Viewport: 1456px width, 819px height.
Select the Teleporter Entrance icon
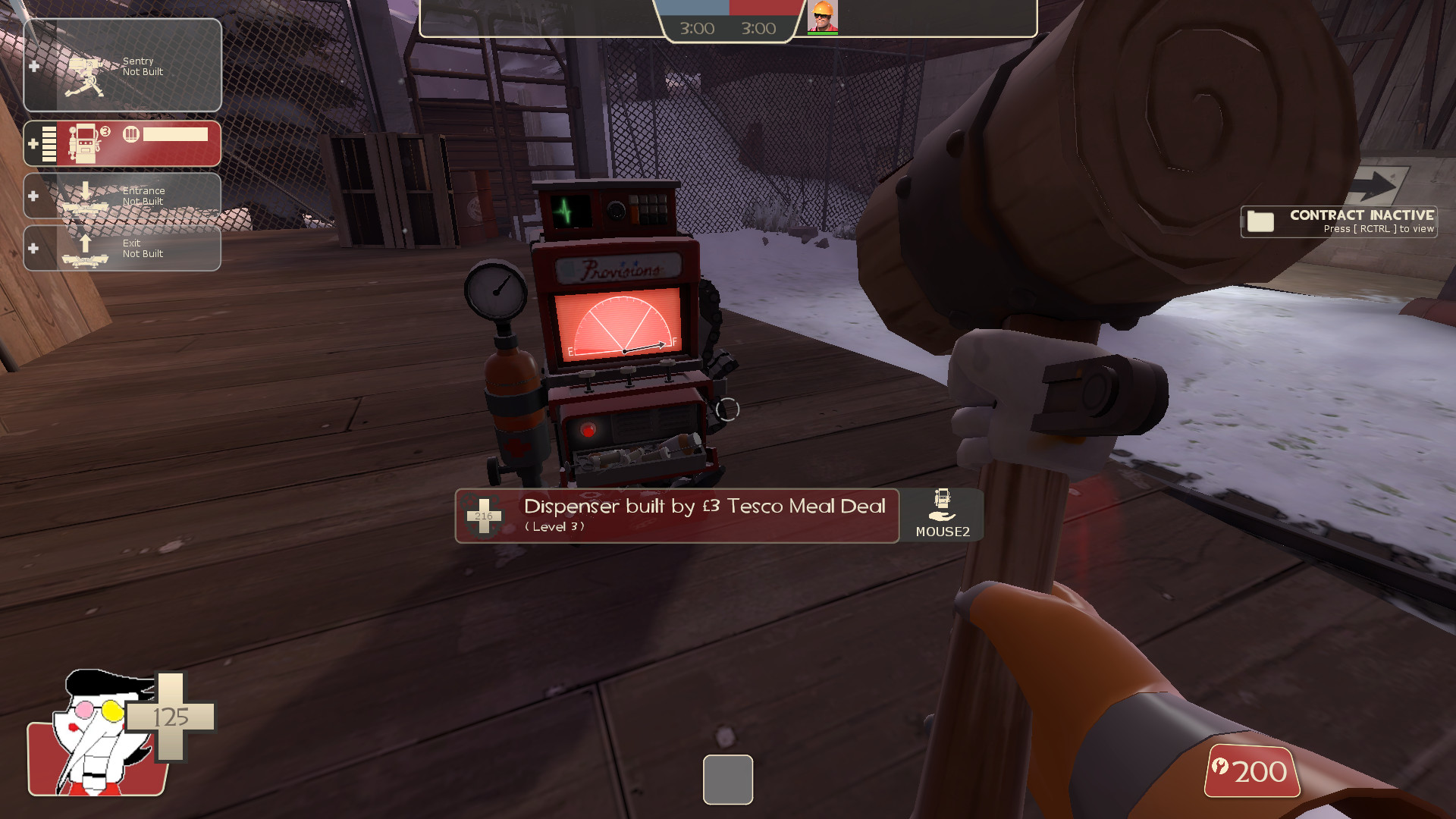pyautogui.click(x=86, y=196)
